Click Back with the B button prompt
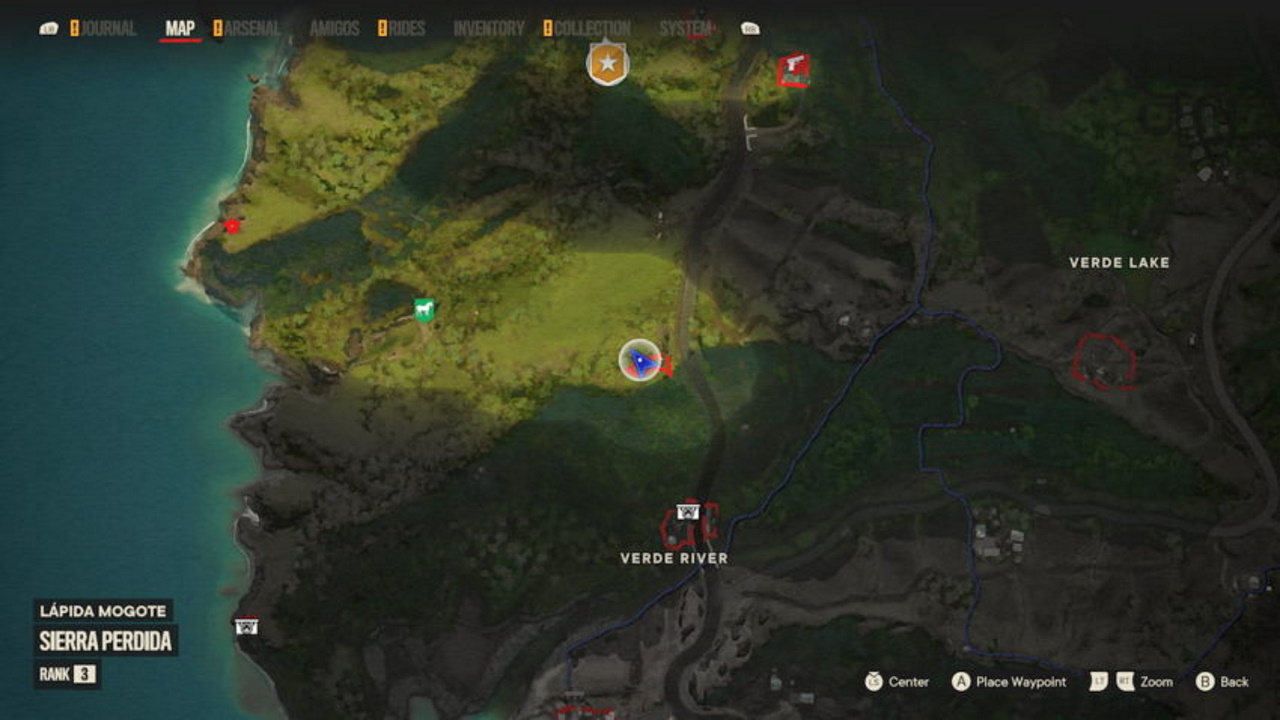 pos(1205,681)
